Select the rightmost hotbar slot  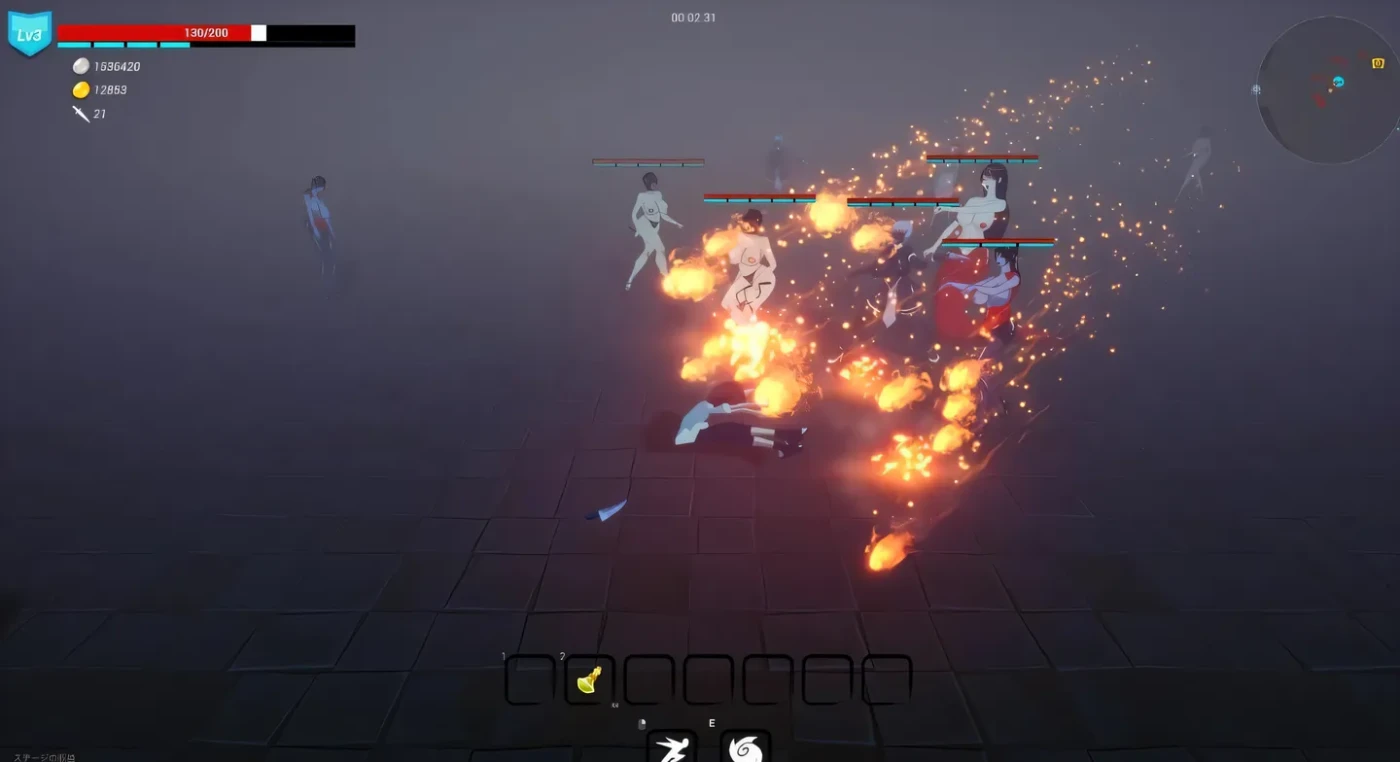[884, 679]
